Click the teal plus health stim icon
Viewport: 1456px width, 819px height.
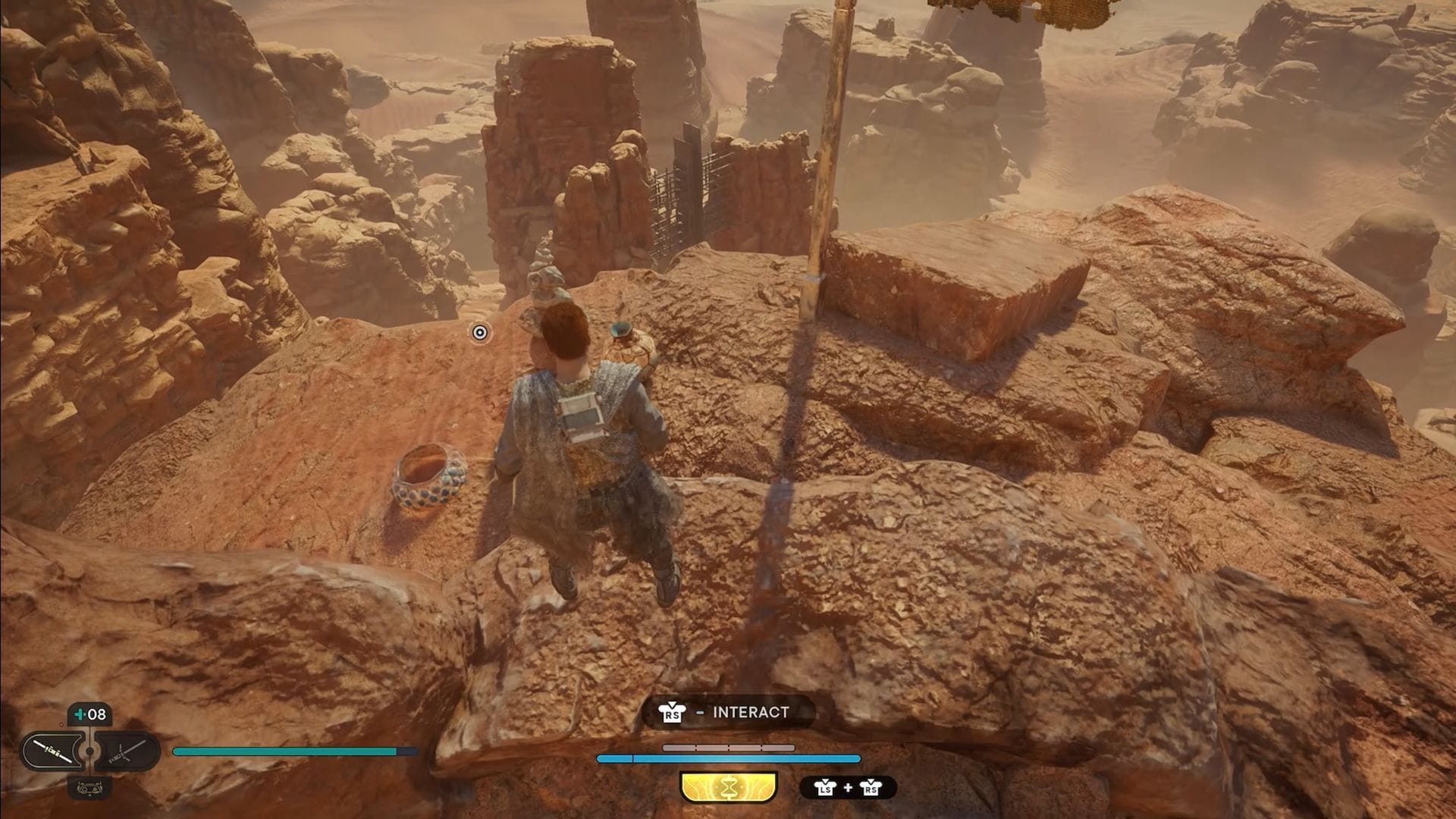click(x=80, y=714)
